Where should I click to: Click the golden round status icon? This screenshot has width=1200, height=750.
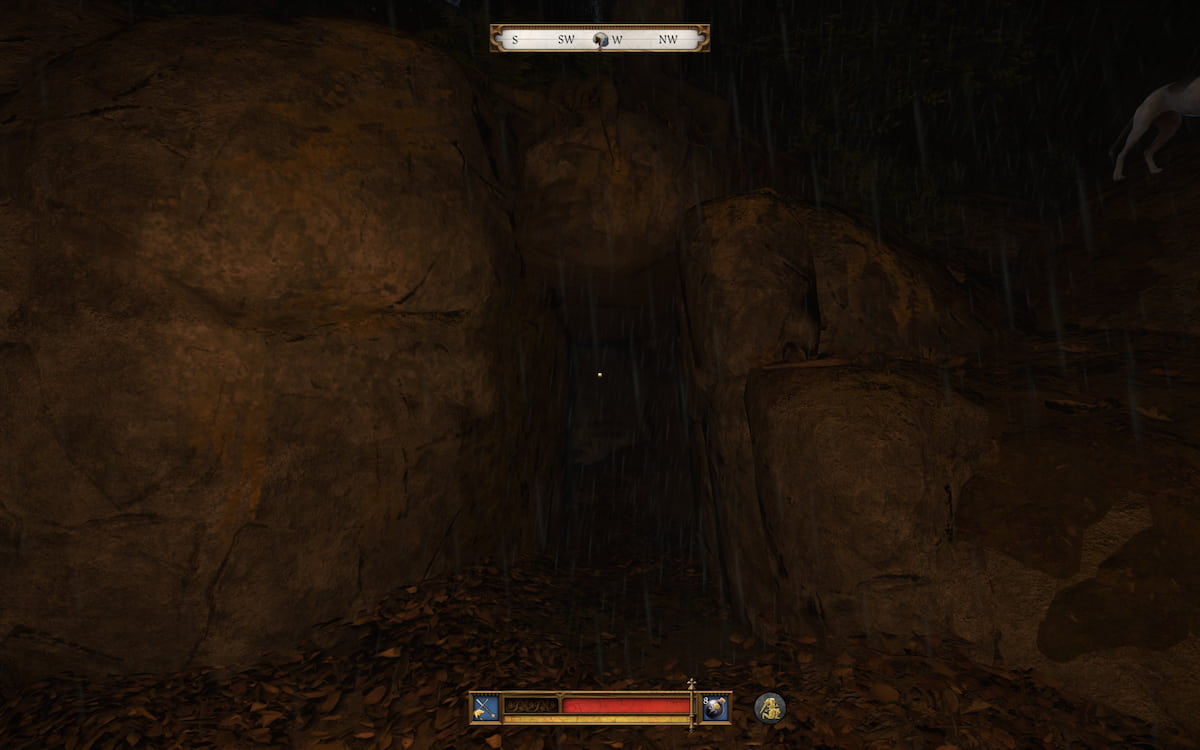(x=769, y=707)
